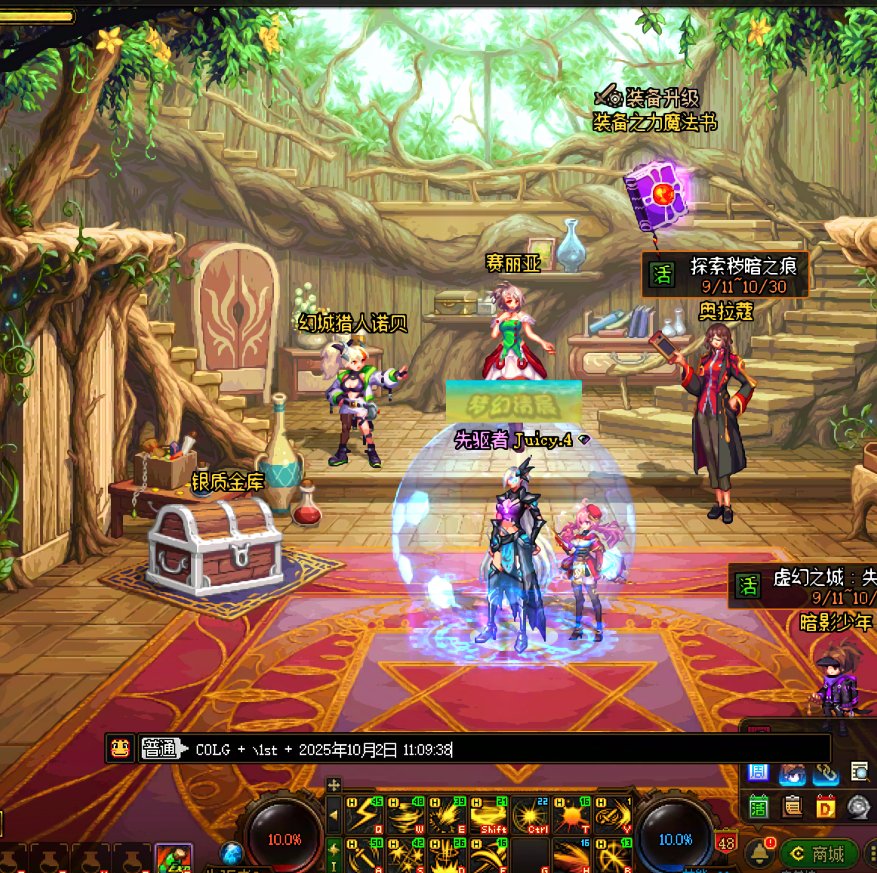Trigger the Shift-bound skill icon
Image resolution: width=877 pixels, height=873 pixels.
[489, 817]
